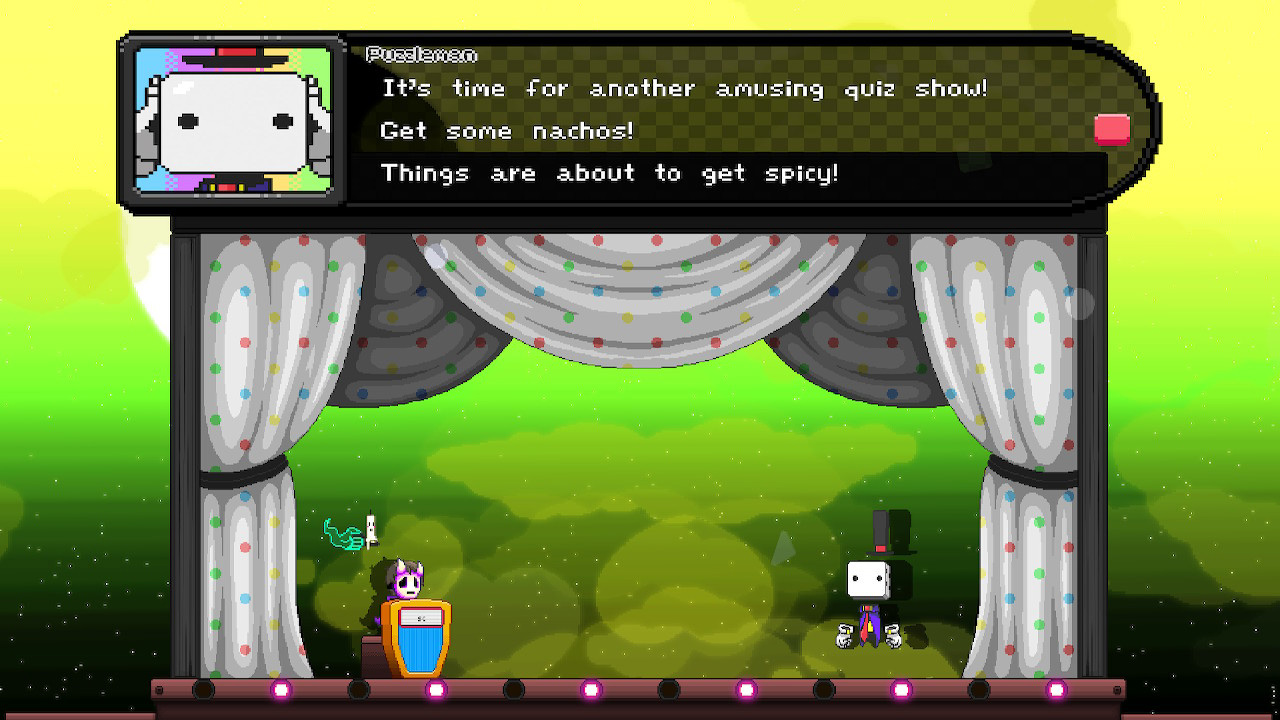Viewport: 1280px width, 720px height.
Task: Click 'Things are about to get spicy!' text
Action: (611, 172)
